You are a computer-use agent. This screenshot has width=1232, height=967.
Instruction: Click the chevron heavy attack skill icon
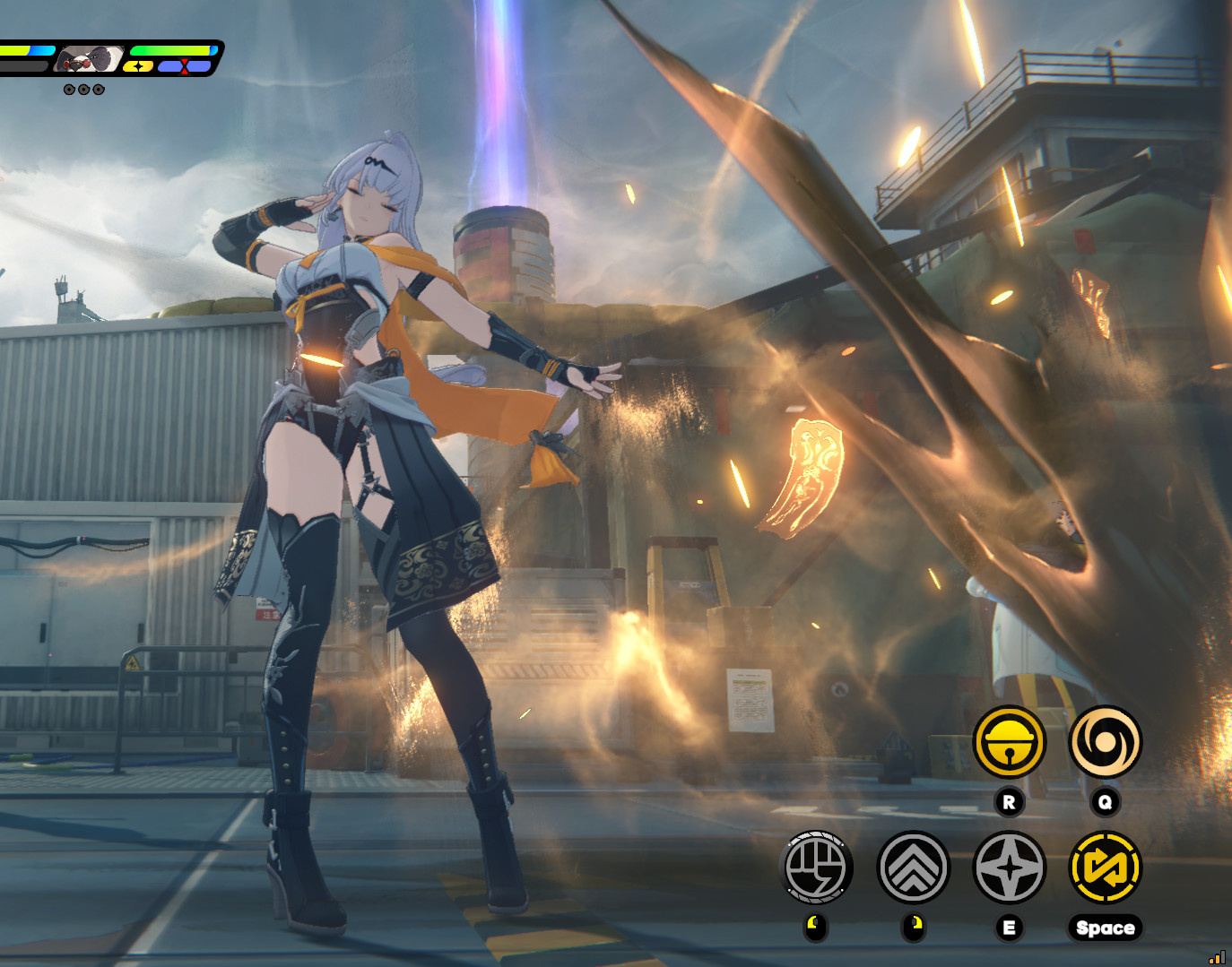point(913,868)
